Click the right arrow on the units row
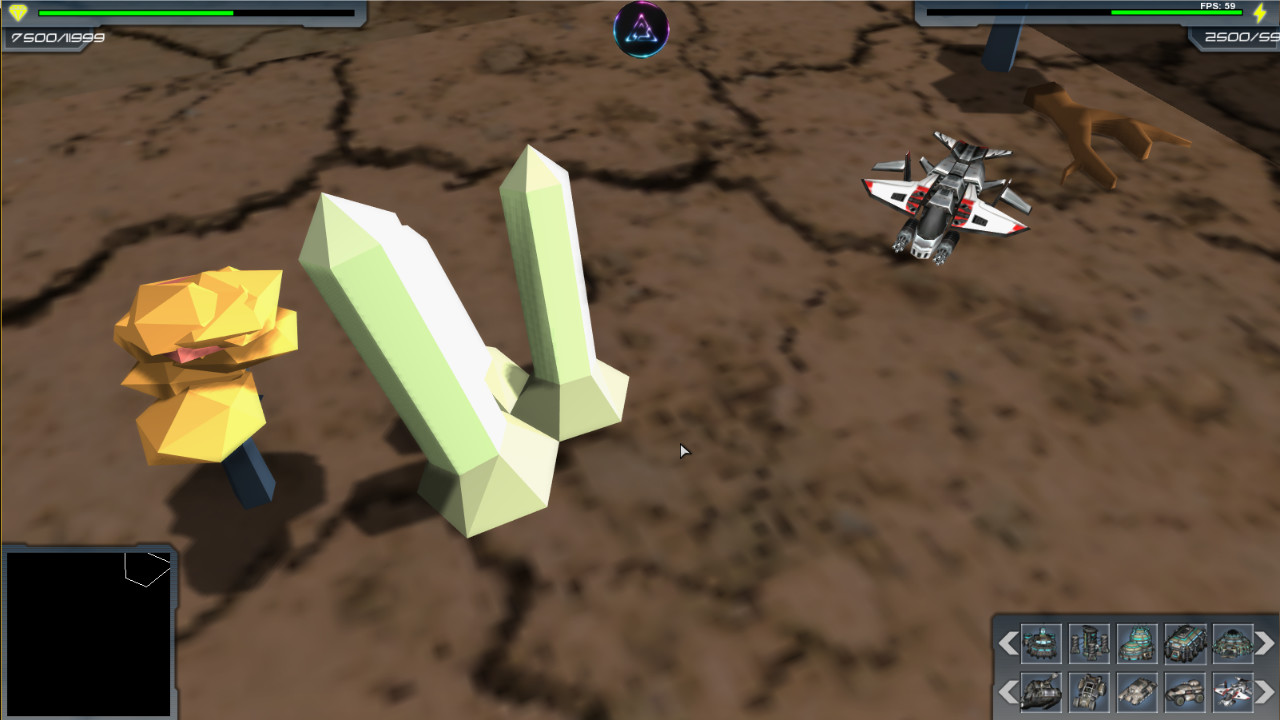This screenshot has width=1280, height=720. 1263,692
